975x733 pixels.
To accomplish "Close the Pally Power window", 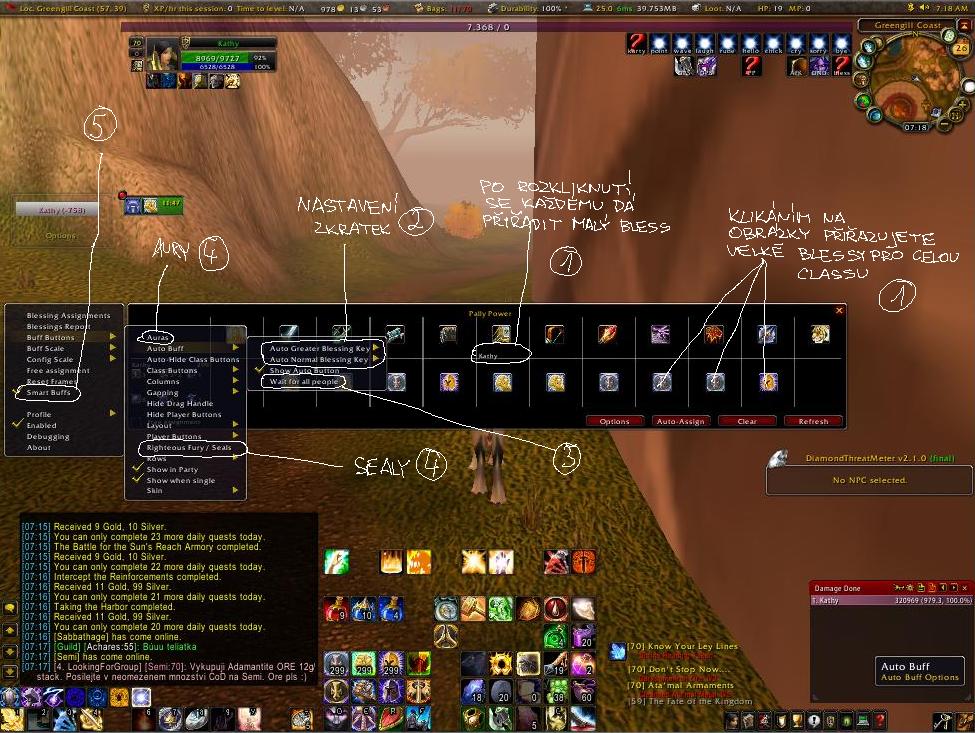I will pos(839,310).
